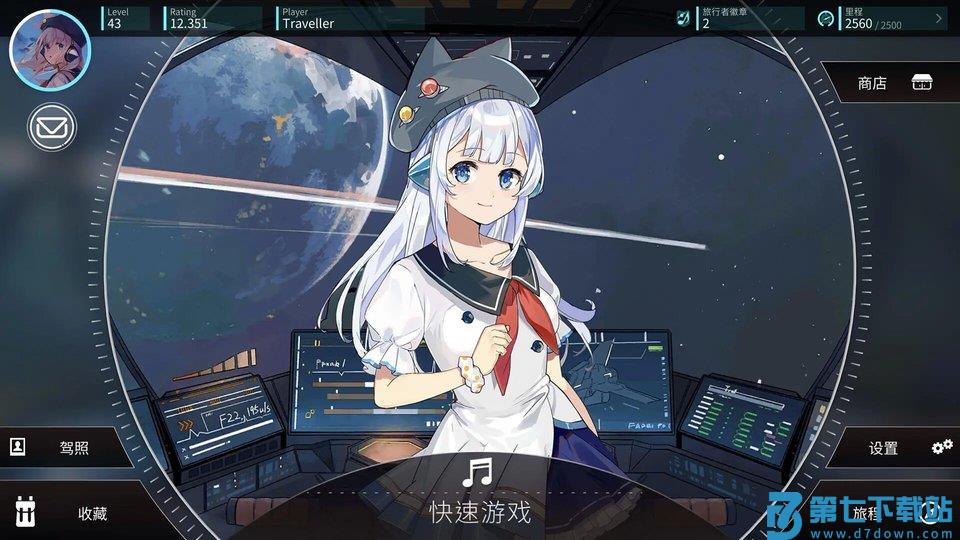Start 快速游戏 quick play
This screenshot has height=540, width=960.
480,495
